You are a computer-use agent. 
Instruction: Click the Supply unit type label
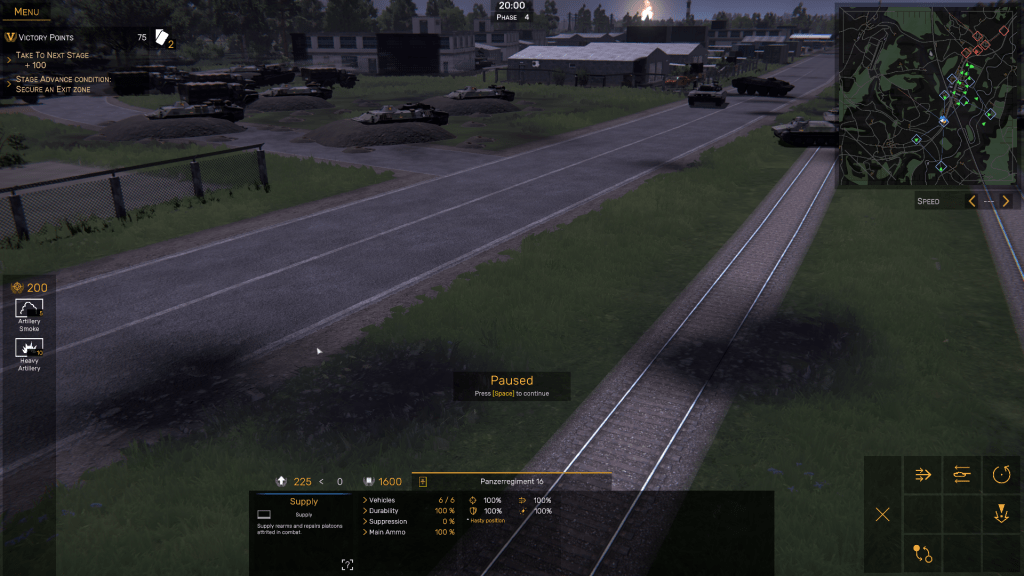point(303,502)
